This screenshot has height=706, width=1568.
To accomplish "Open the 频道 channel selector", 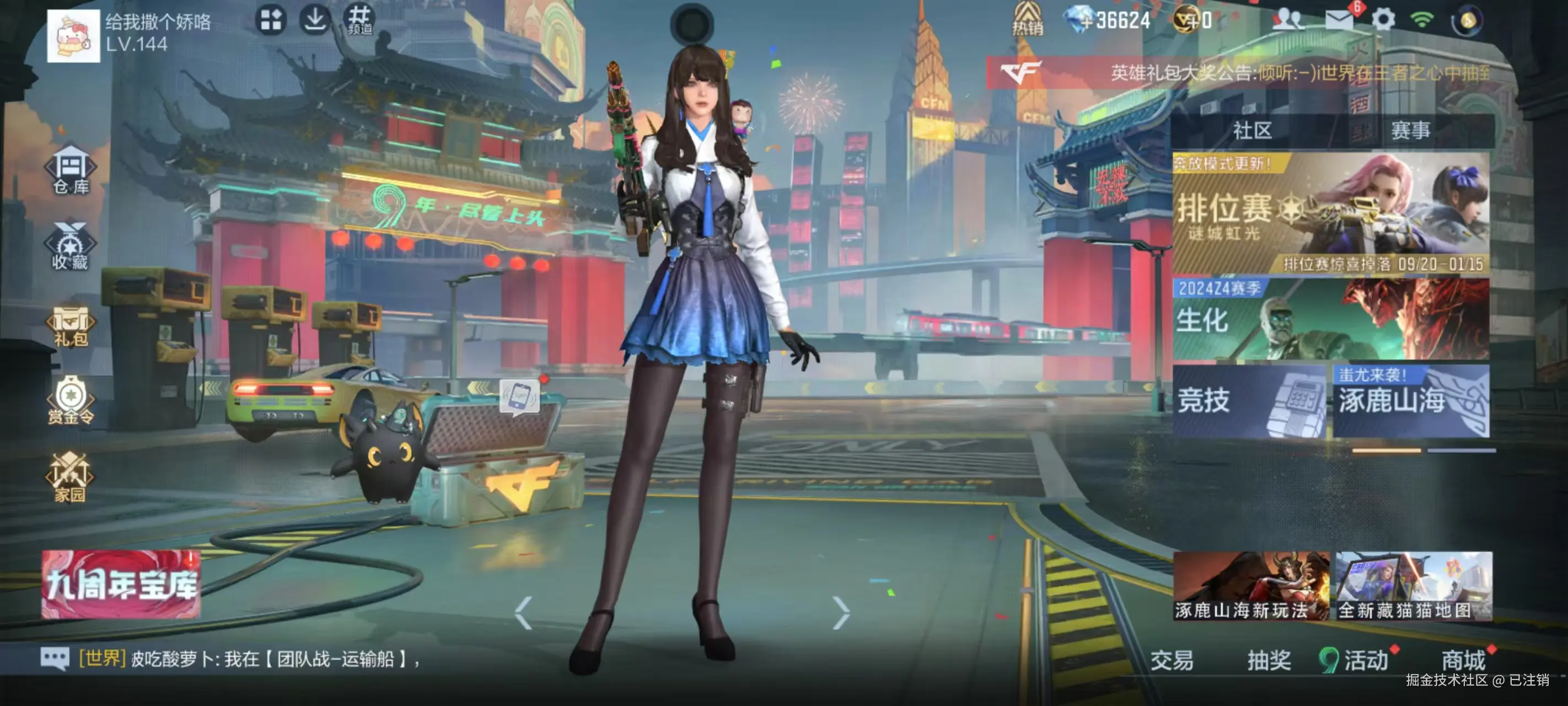I will pyautogui.click(x=359, y=20).
